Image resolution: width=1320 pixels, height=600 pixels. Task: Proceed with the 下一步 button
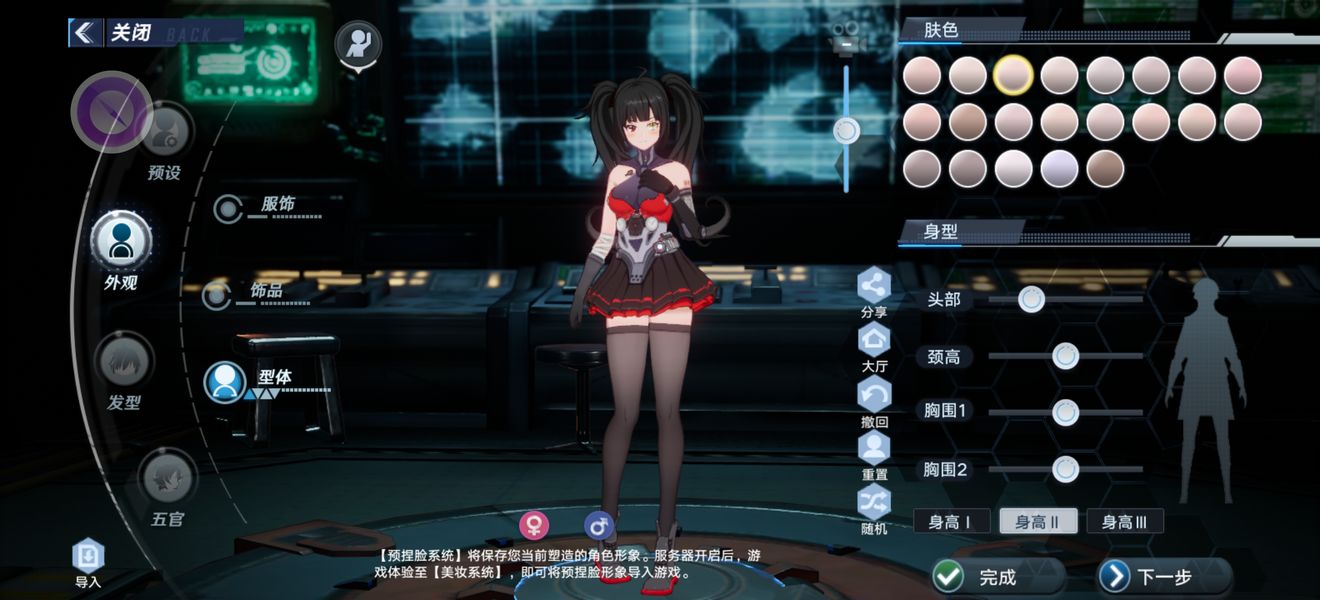point(1163,576)
